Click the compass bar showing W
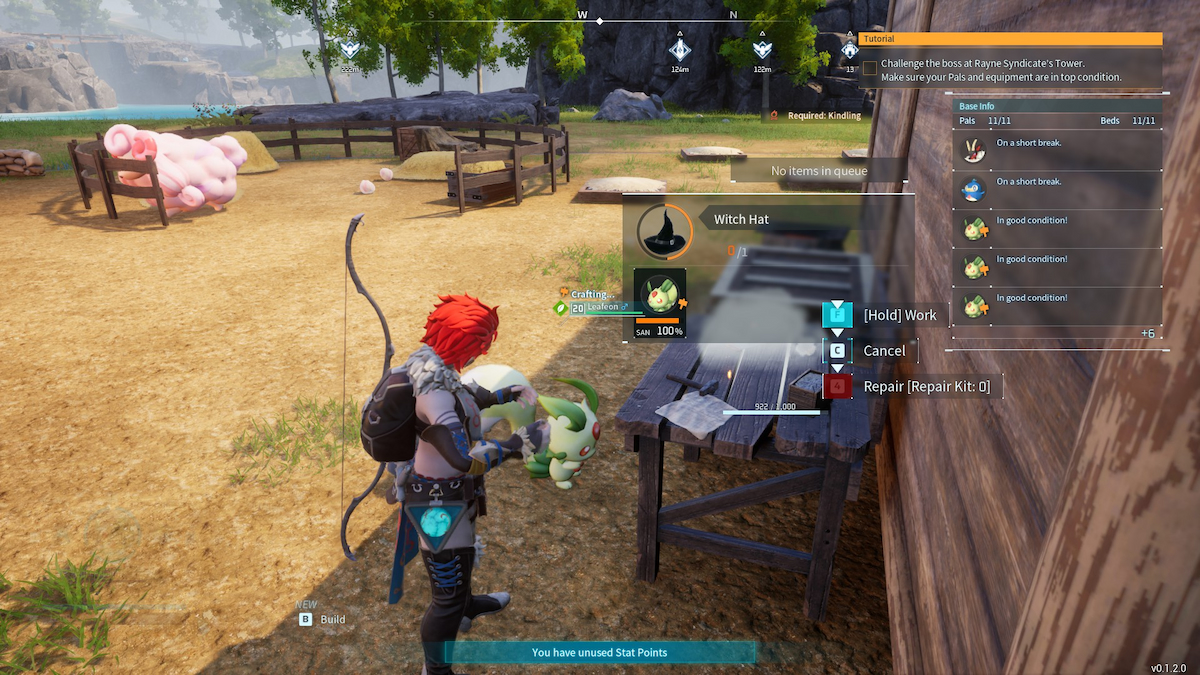This screenshot has width=1200, height=675. click(x=582, y=17)
